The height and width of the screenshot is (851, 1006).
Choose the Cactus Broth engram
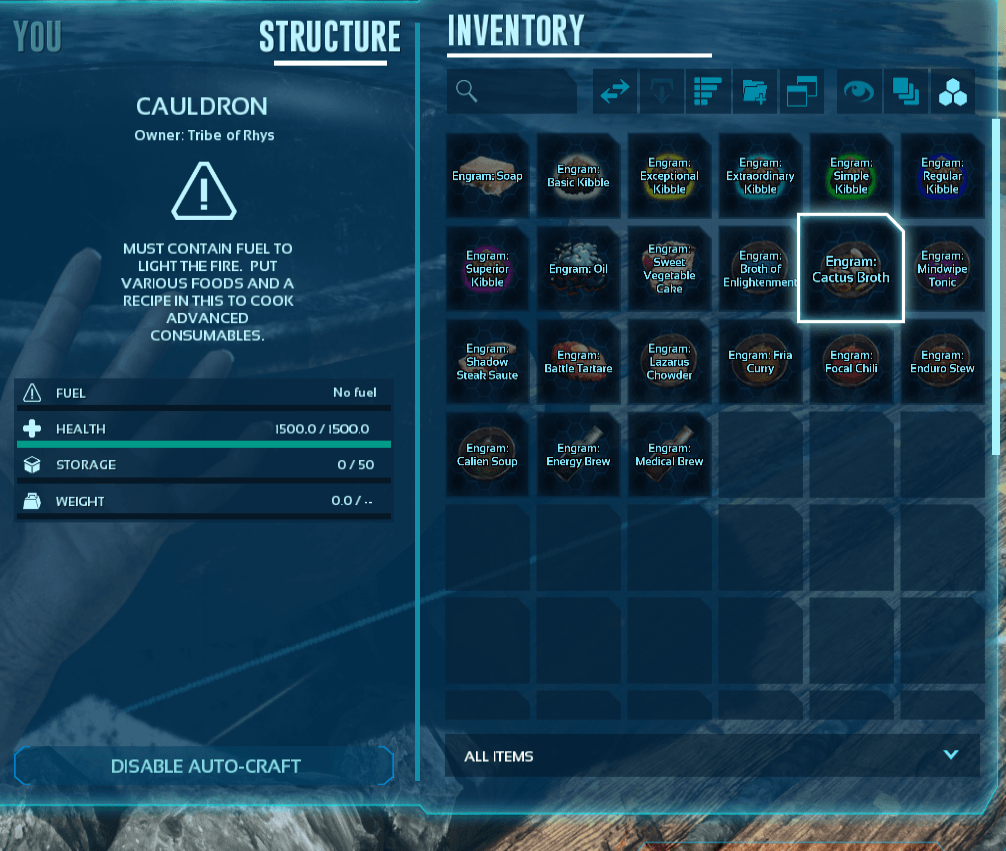pyautogui.click(x=850, y=268)
